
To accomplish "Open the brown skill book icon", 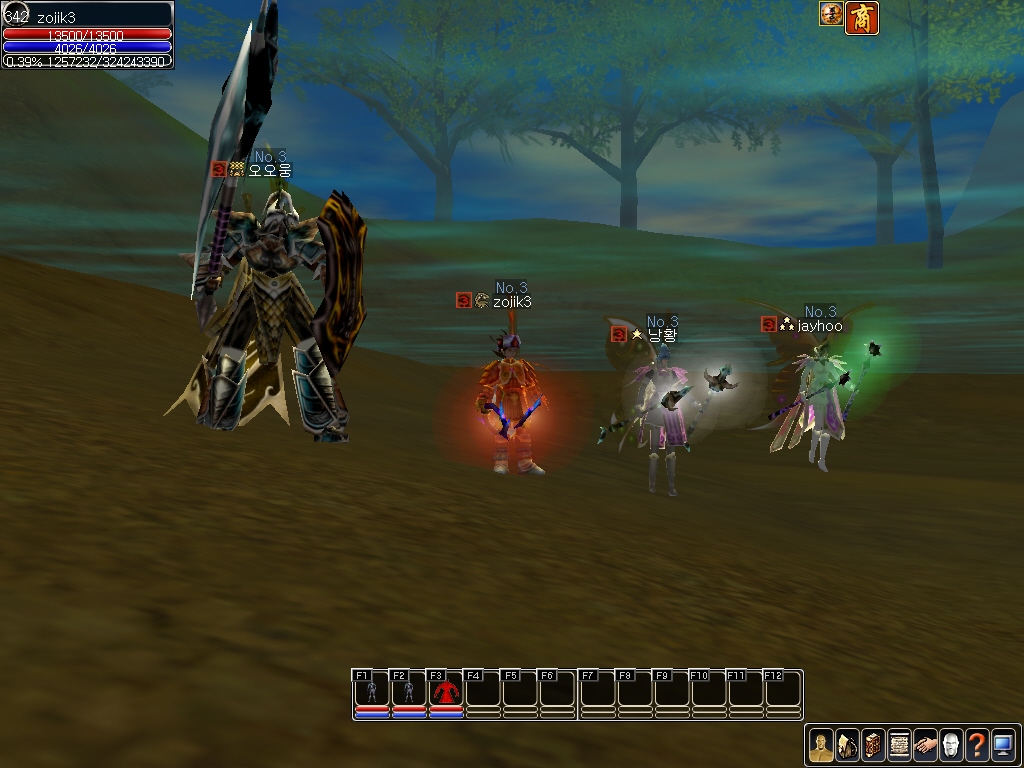I will point(872,745).
